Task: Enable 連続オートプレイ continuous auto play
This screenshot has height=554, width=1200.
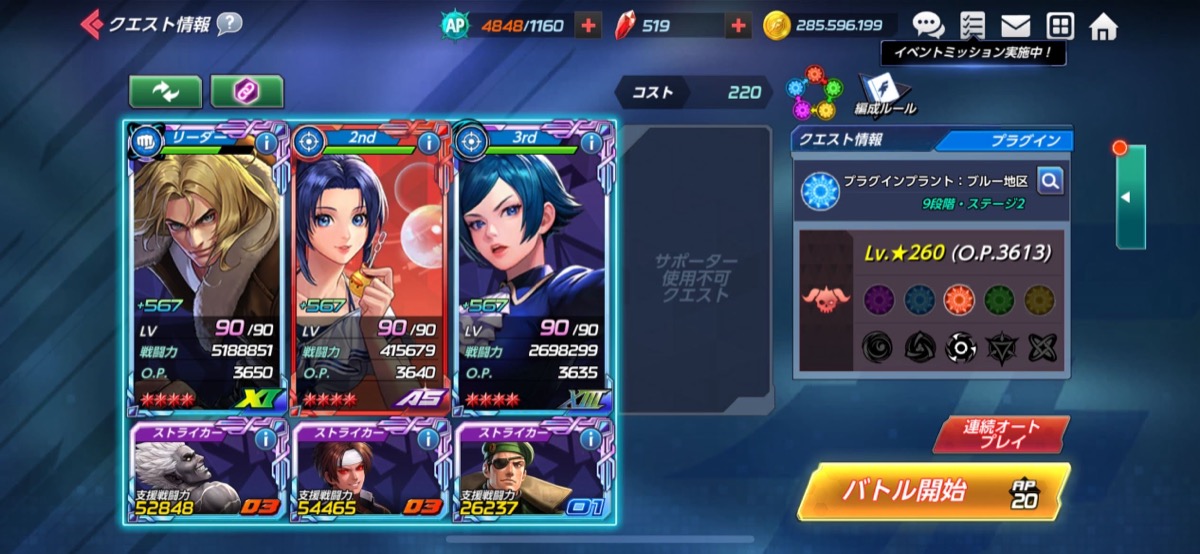Action: pyautogui.click(x=1001, y=434)
